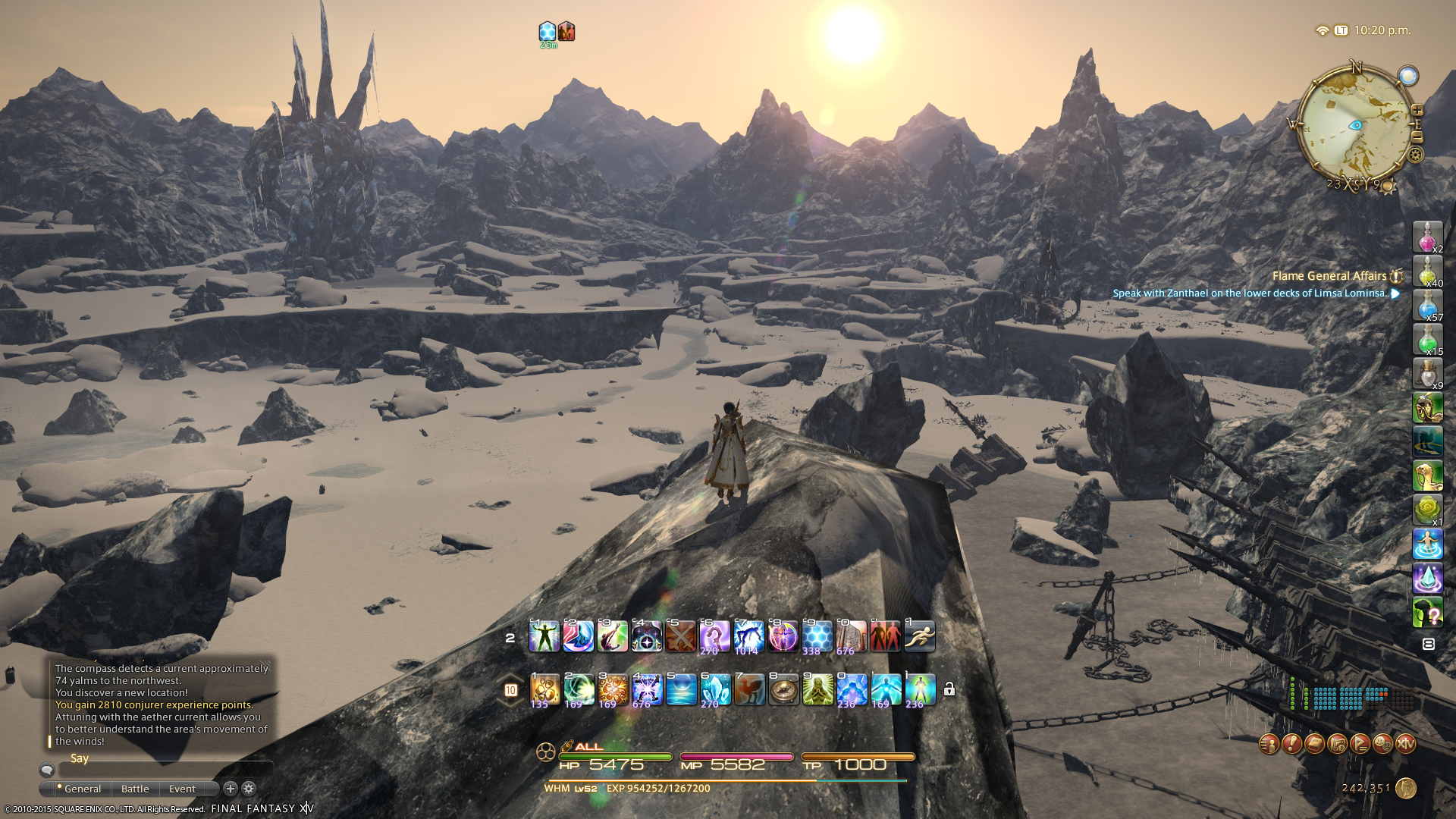The height and width of the screenshot is (819, 1456).
Task: Zoom out on the minimap
Action: (1417, 137)
